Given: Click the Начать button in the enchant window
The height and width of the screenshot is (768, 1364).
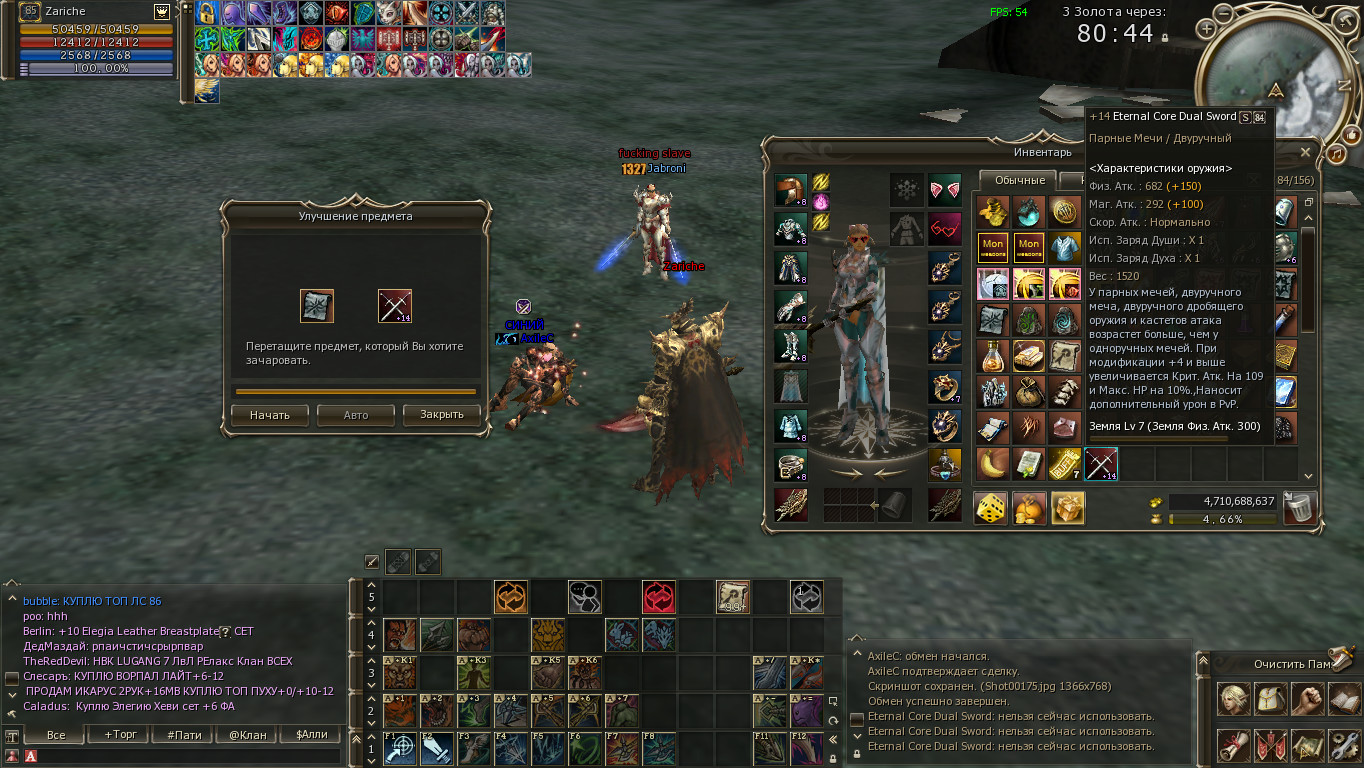Looking at the screenshot, I should point(269,415).
